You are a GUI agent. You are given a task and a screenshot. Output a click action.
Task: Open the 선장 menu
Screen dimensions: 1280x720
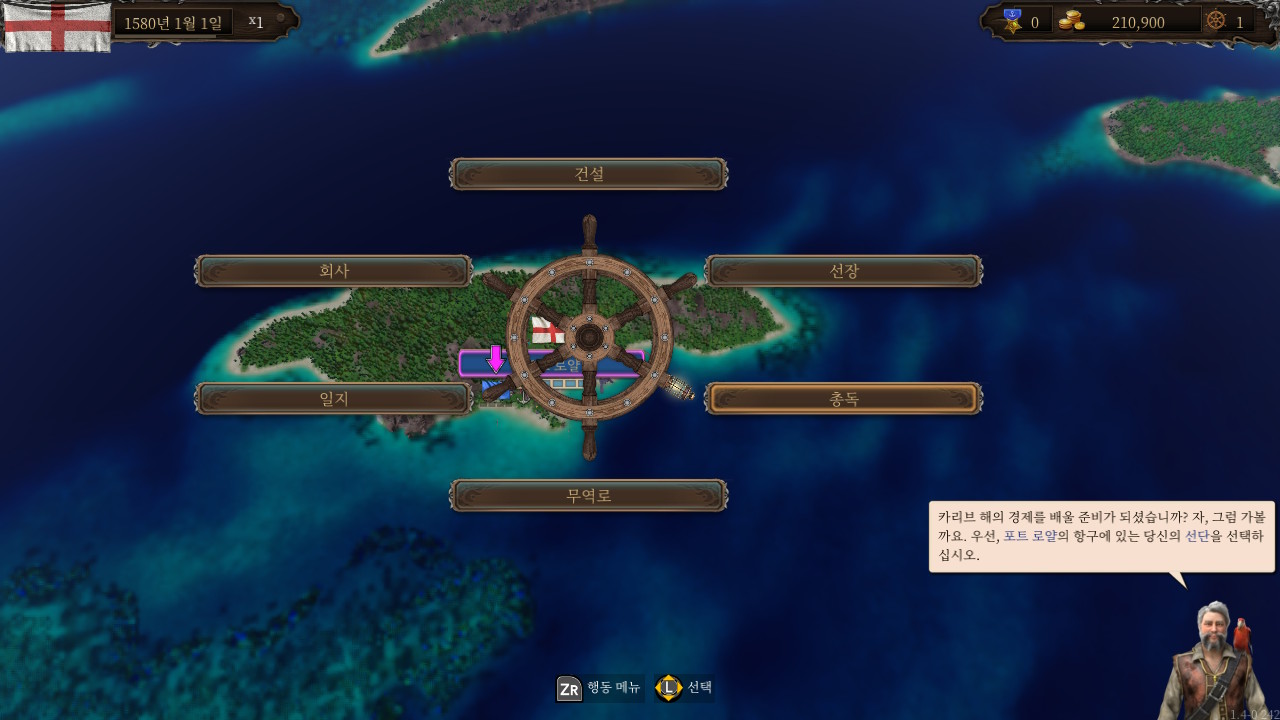point(843,270)
